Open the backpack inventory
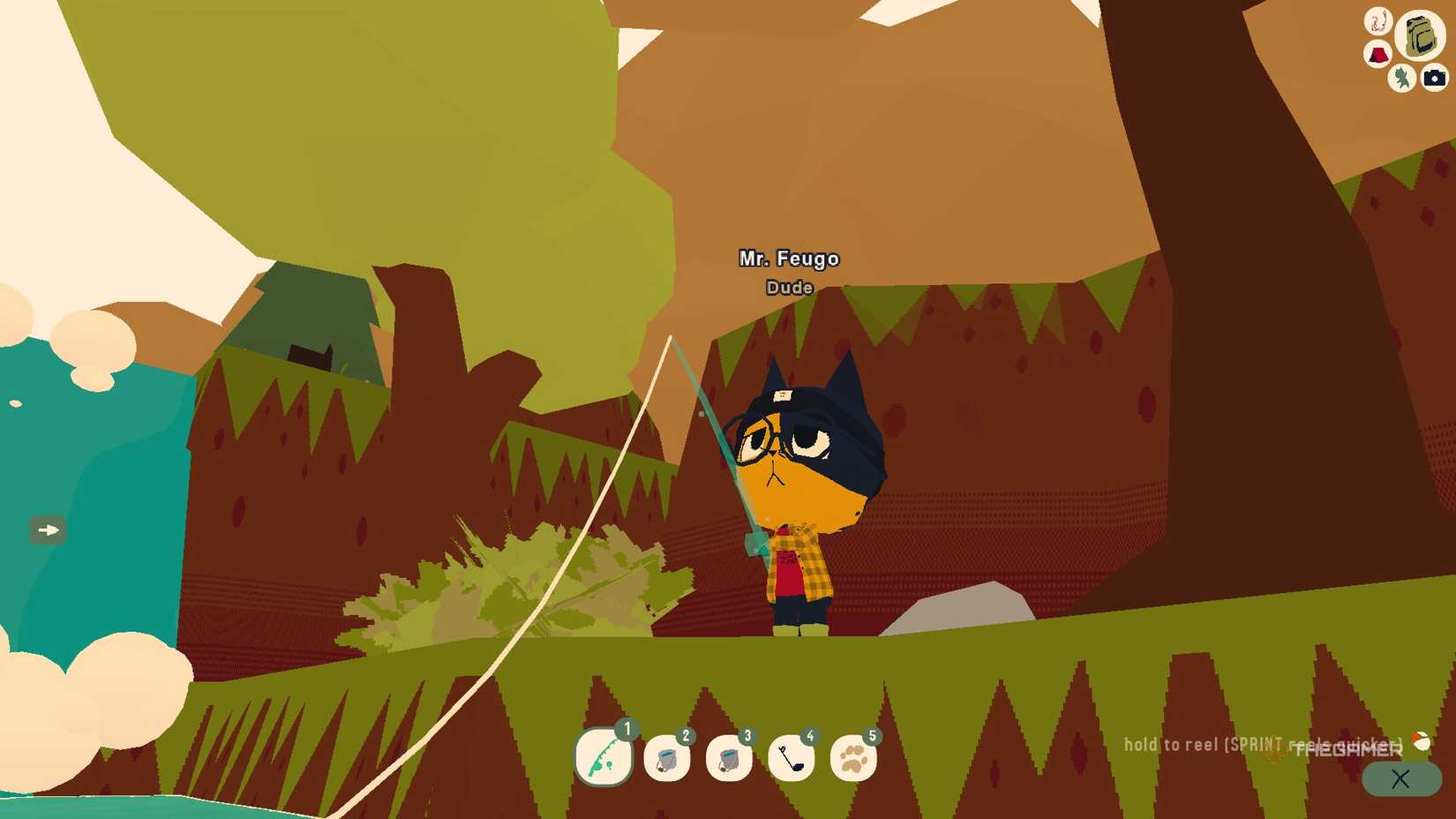1456x819 pixels. click(1419, 37)
